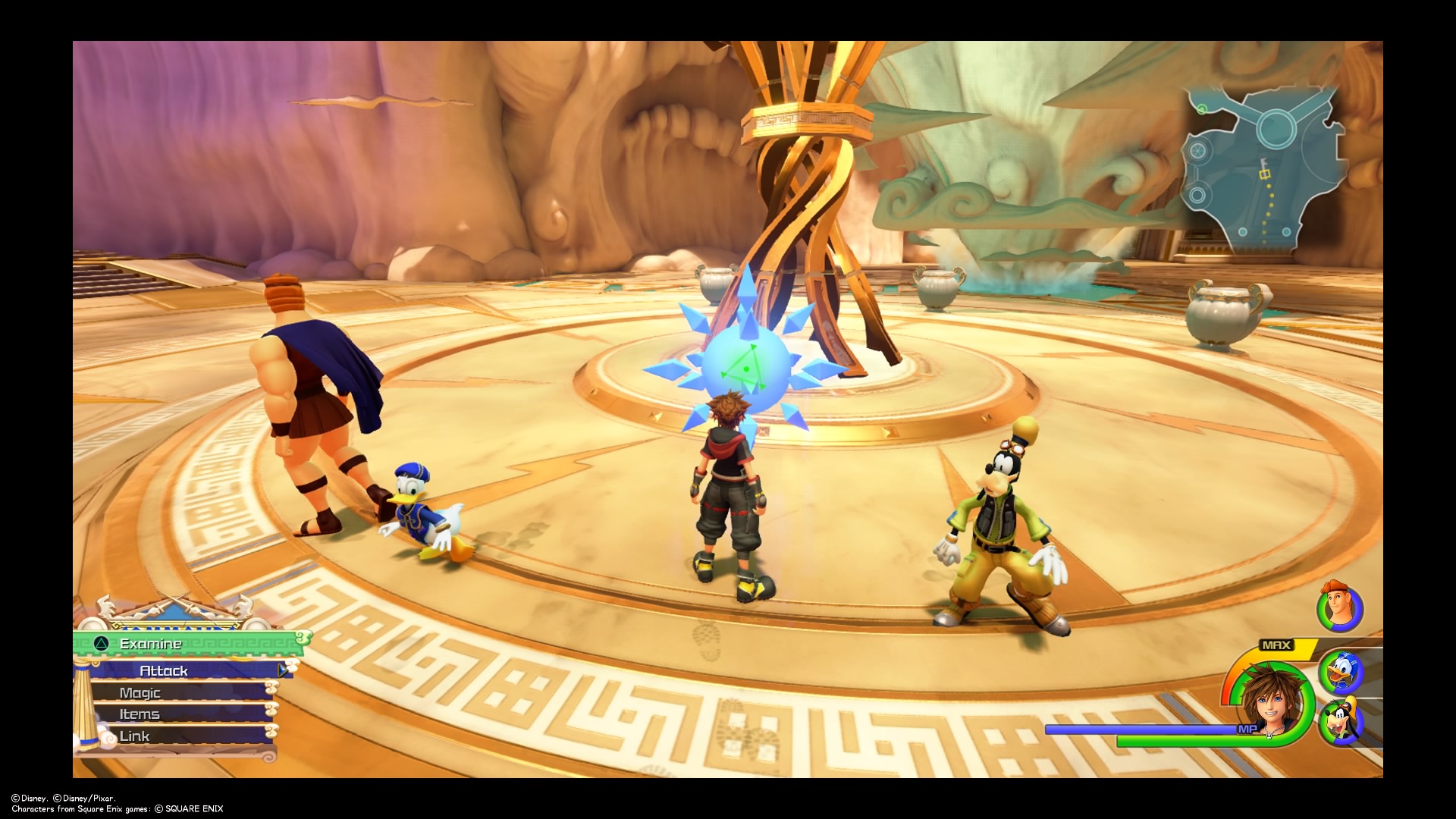The width and height of the screenshot is (1456, 819).
Task: Click the green save point marker on the minimap
Action: (1202, 108)
